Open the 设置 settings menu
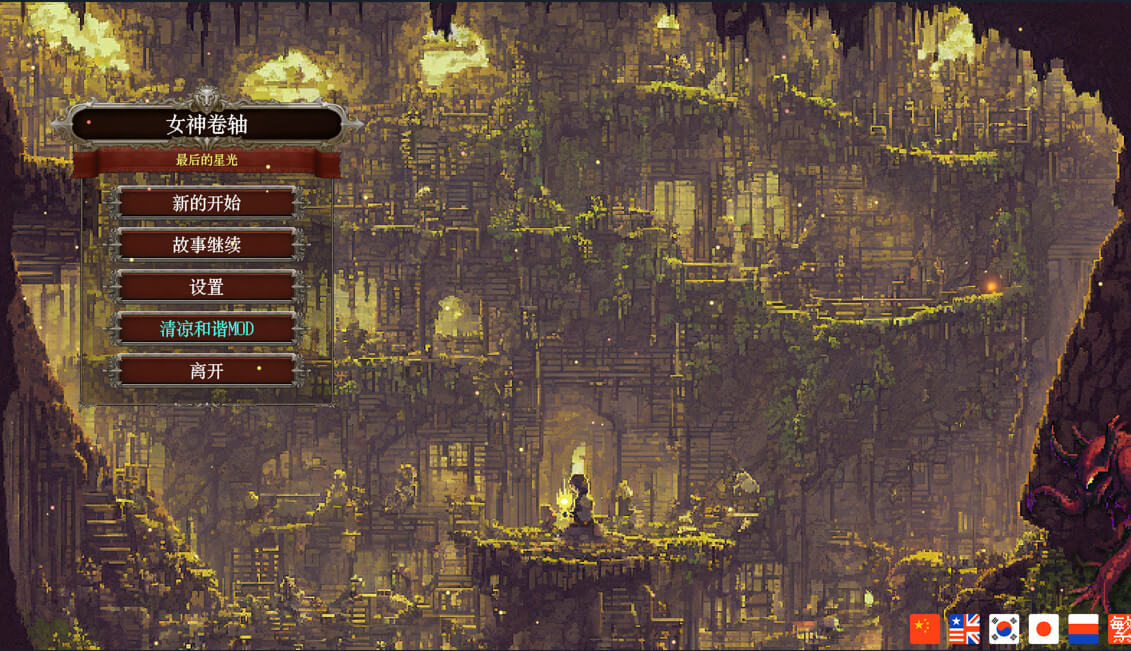 click(x=207, y=287)
